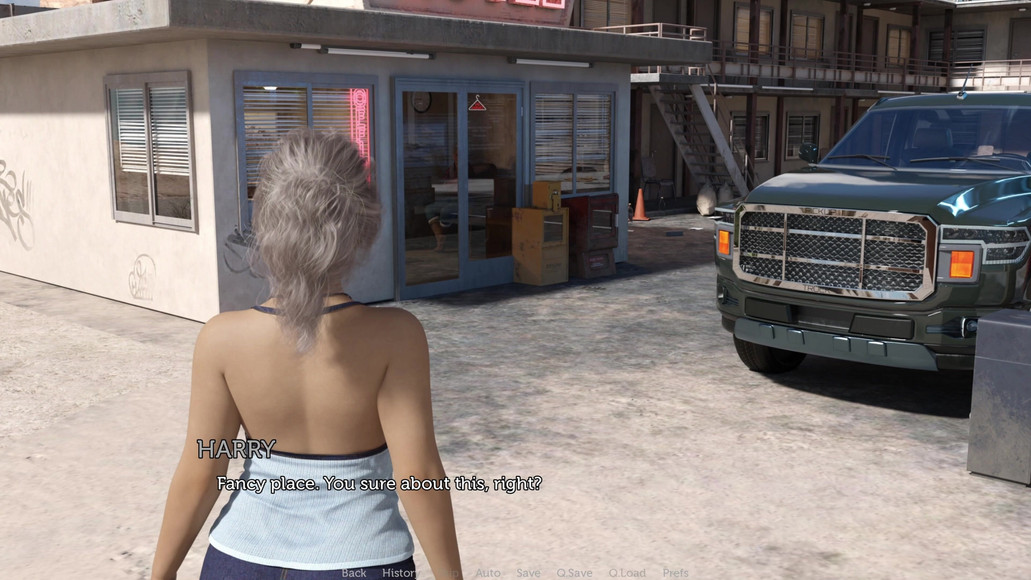Quick load with Q.Load
Image resolution: width=1031 pixels, height=580 pixels.
(x=627, y=573)
